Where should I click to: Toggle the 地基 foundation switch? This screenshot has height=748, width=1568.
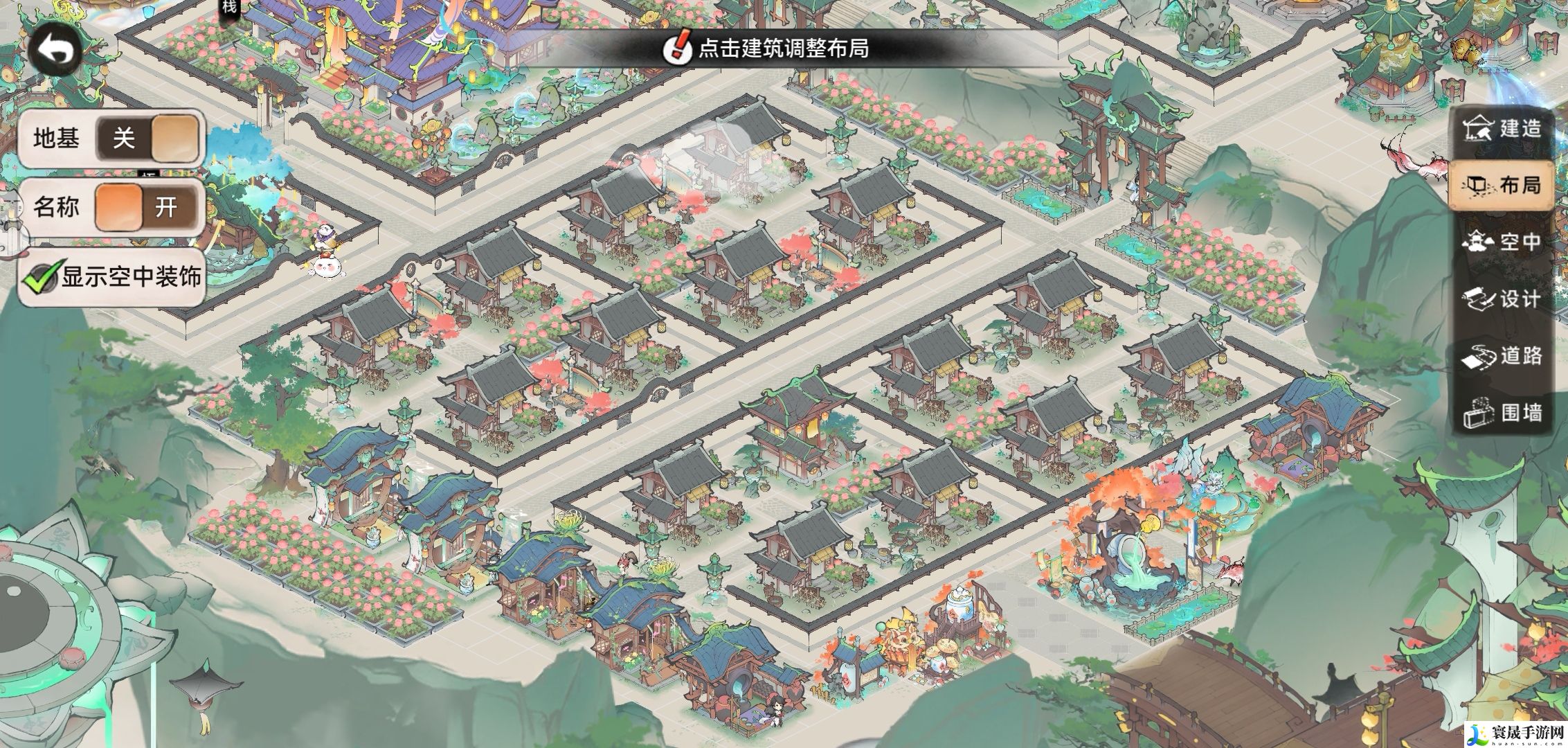tap(147, 139)
